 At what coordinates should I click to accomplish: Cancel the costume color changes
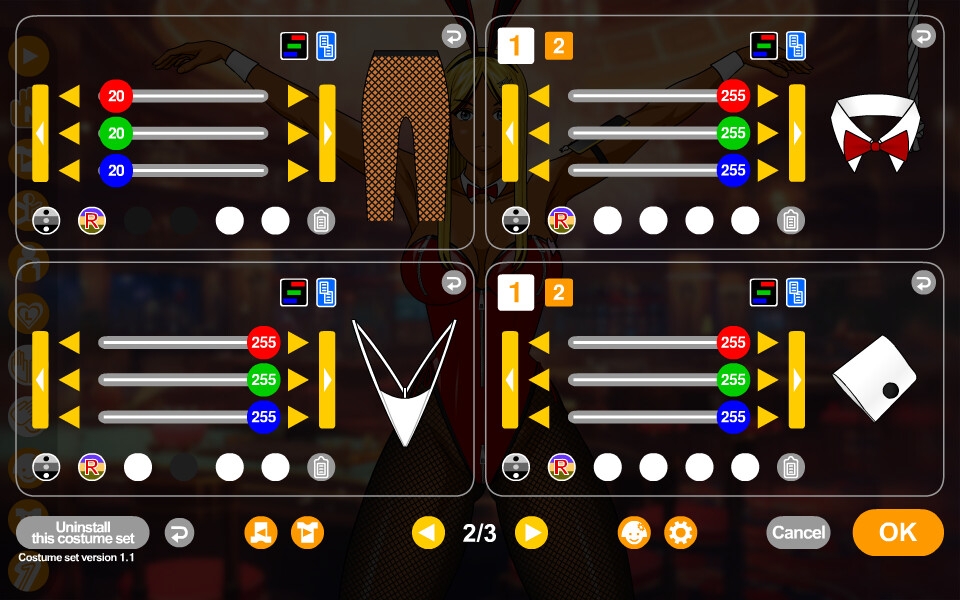click(798, 532)
